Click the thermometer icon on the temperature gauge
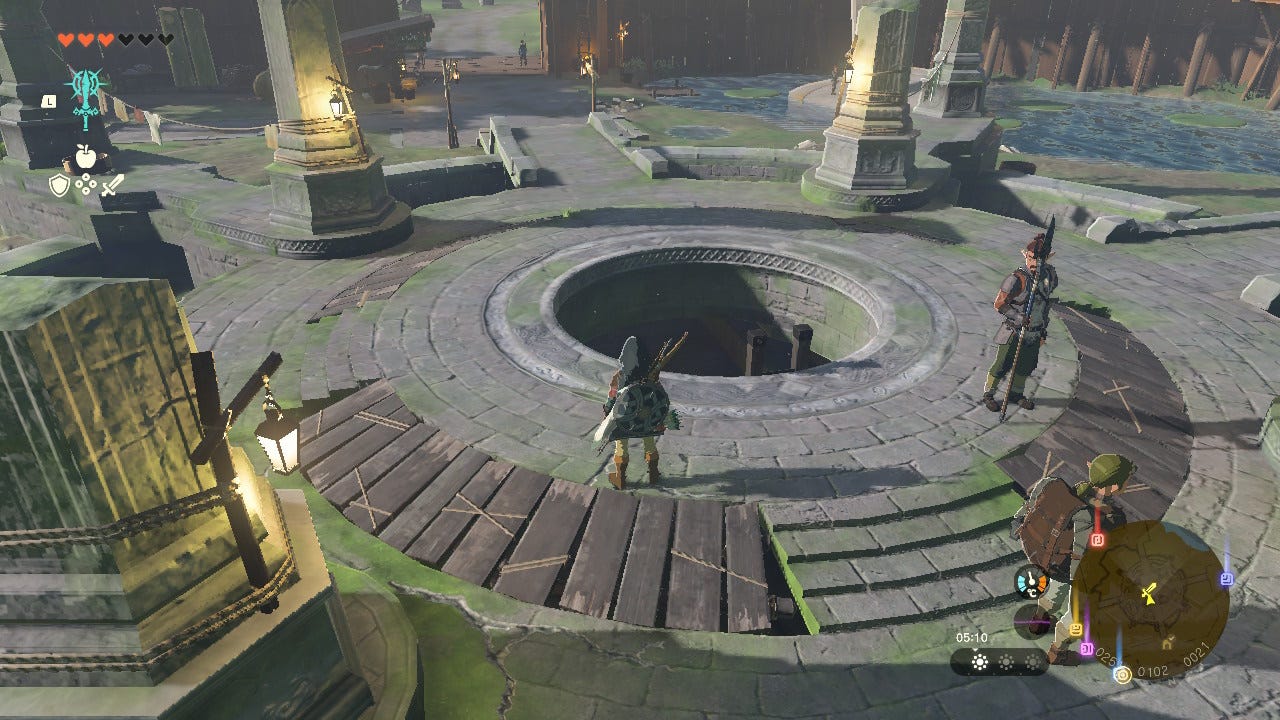 tap(1030, 579)
